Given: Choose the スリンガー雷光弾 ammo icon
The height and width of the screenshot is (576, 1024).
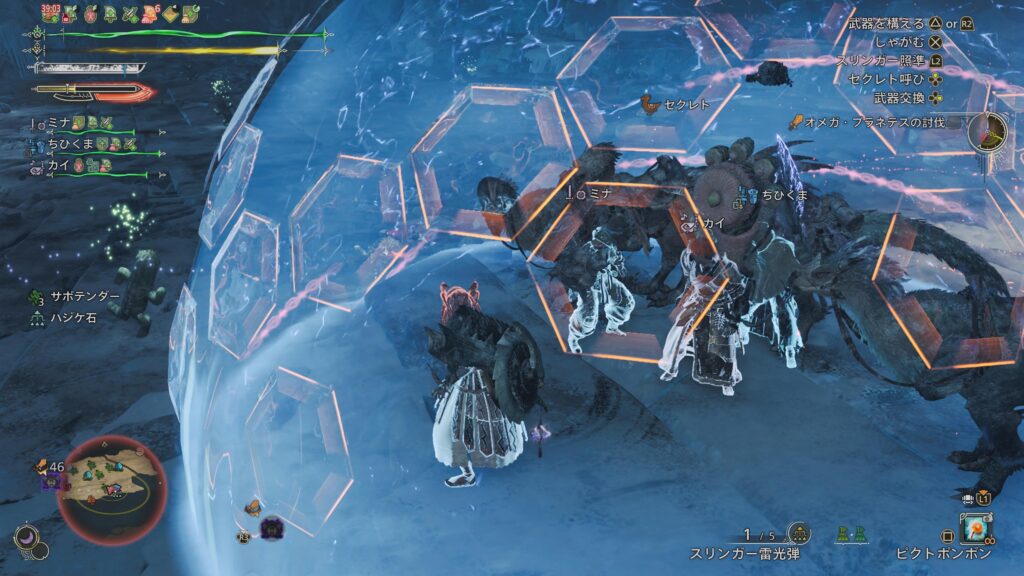Looking at the screenshot, I should click(798, 534).
